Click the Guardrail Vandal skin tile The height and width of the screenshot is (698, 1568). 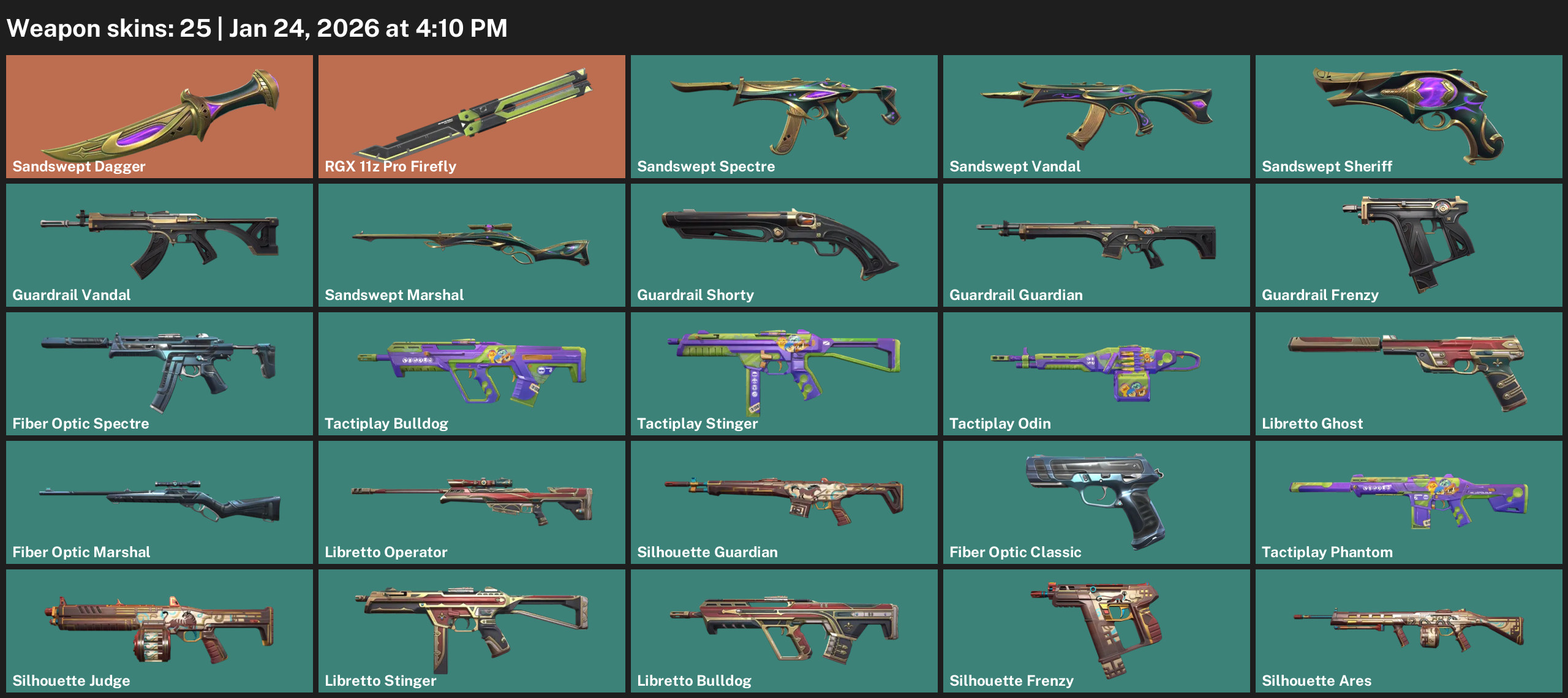[x=159, y=245]
